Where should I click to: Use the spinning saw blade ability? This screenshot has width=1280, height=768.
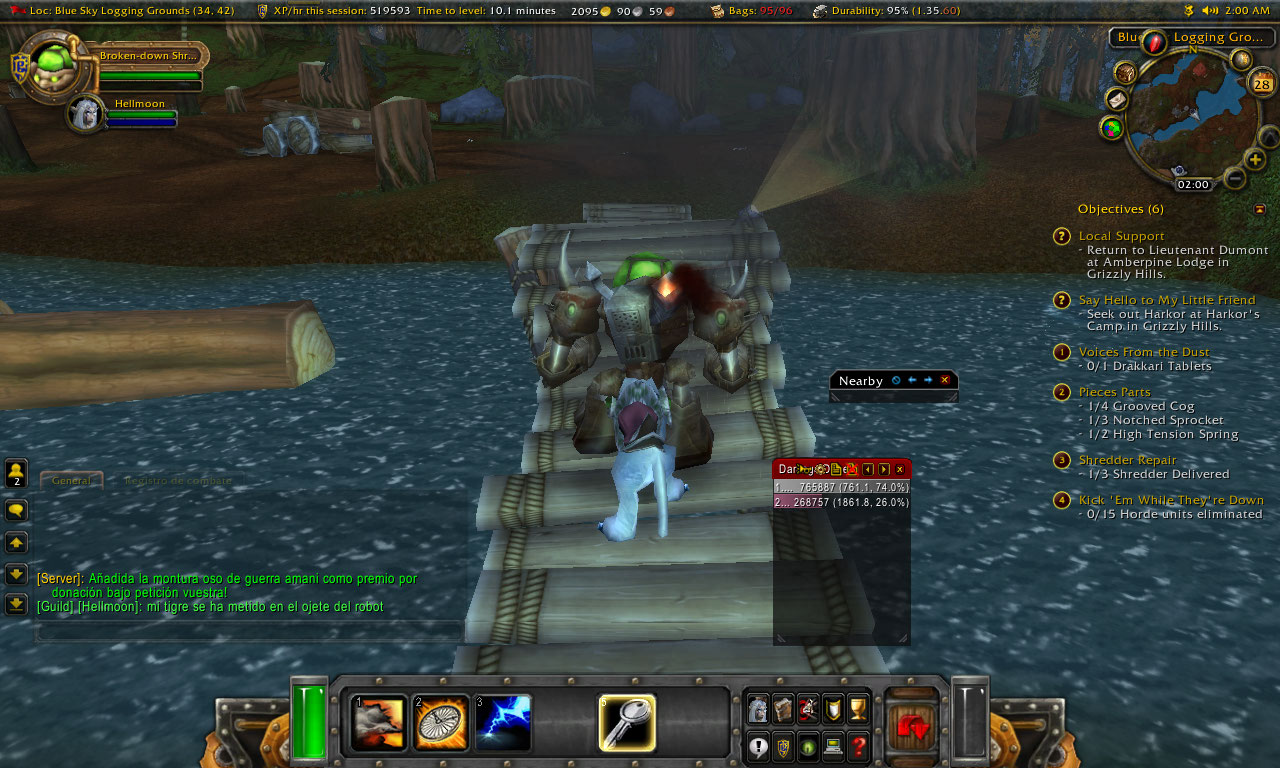click(439, 723)
